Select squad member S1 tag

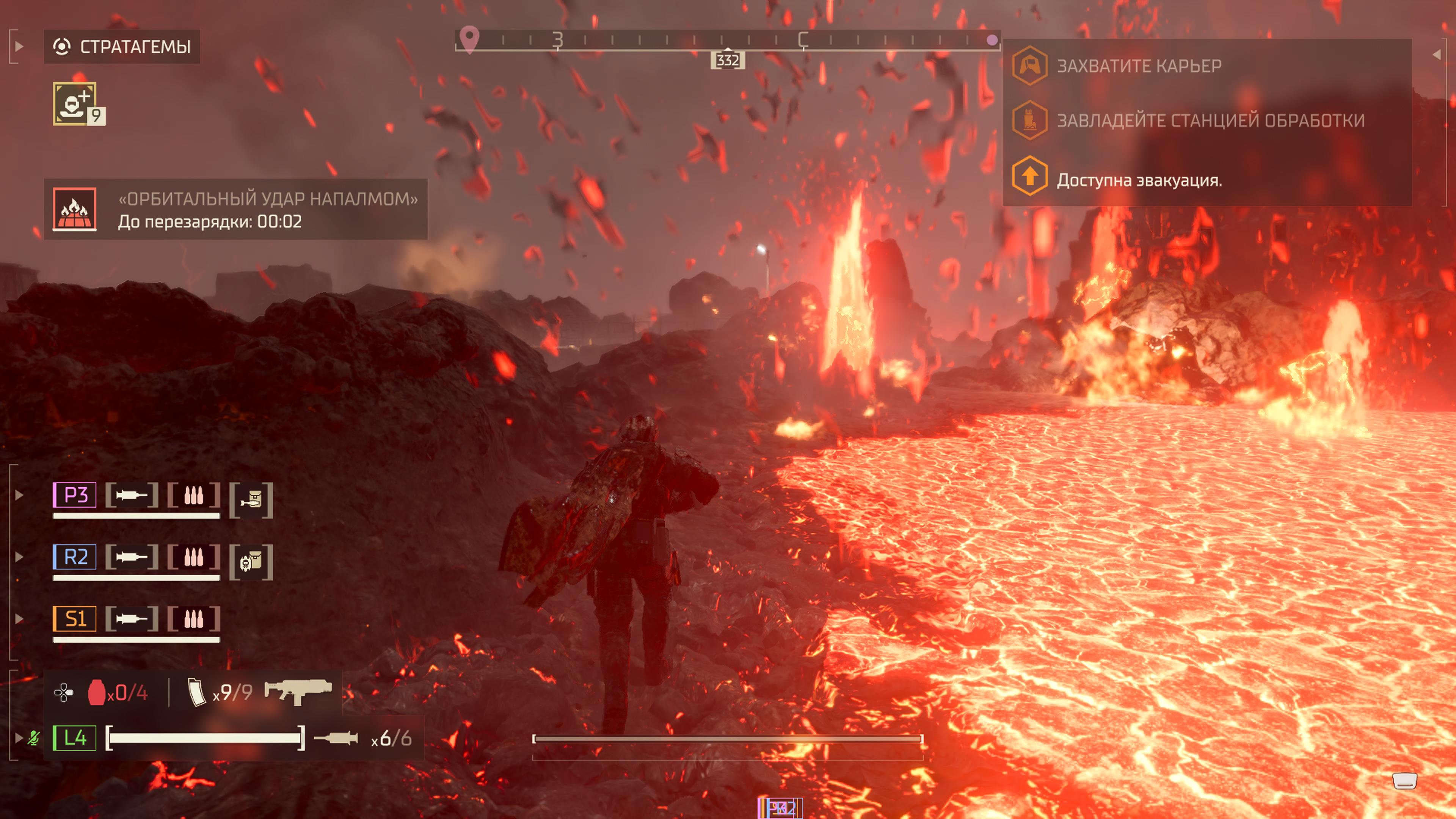click(x=75, y=619)
